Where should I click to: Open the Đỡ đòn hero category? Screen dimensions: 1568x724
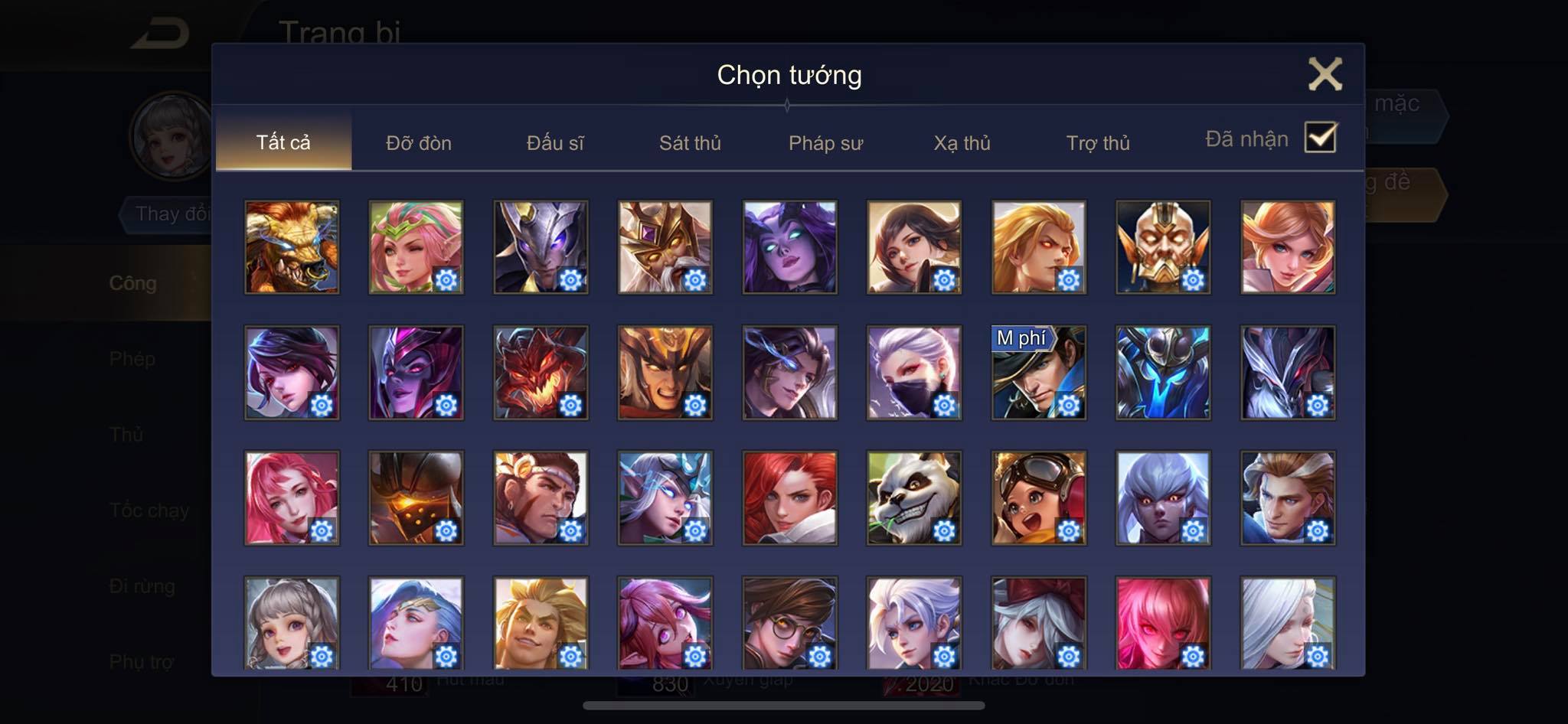coord(419,143)
